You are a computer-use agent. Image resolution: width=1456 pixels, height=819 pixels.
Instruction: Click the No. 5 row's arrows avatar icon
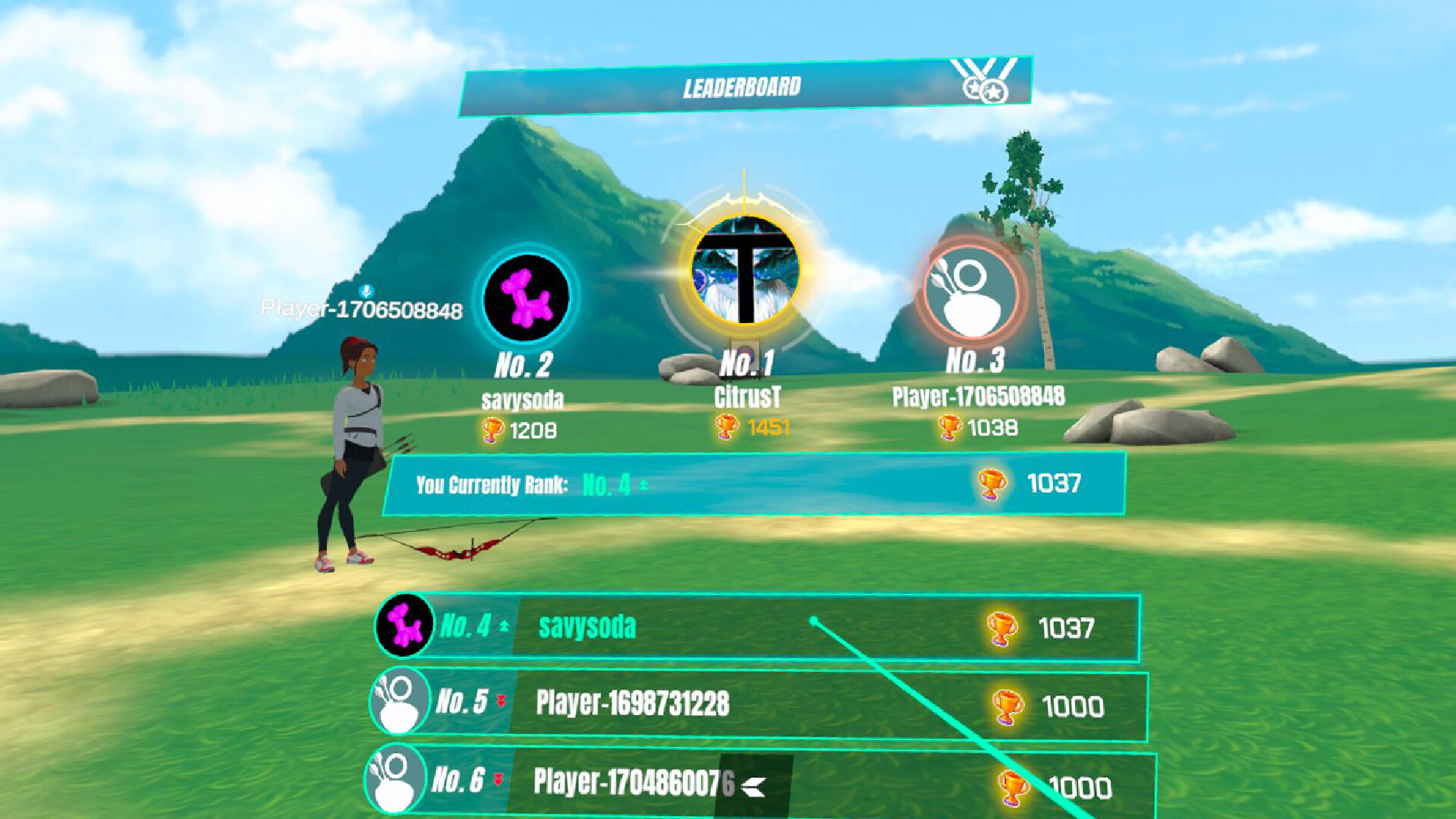(x=398, y=704)
